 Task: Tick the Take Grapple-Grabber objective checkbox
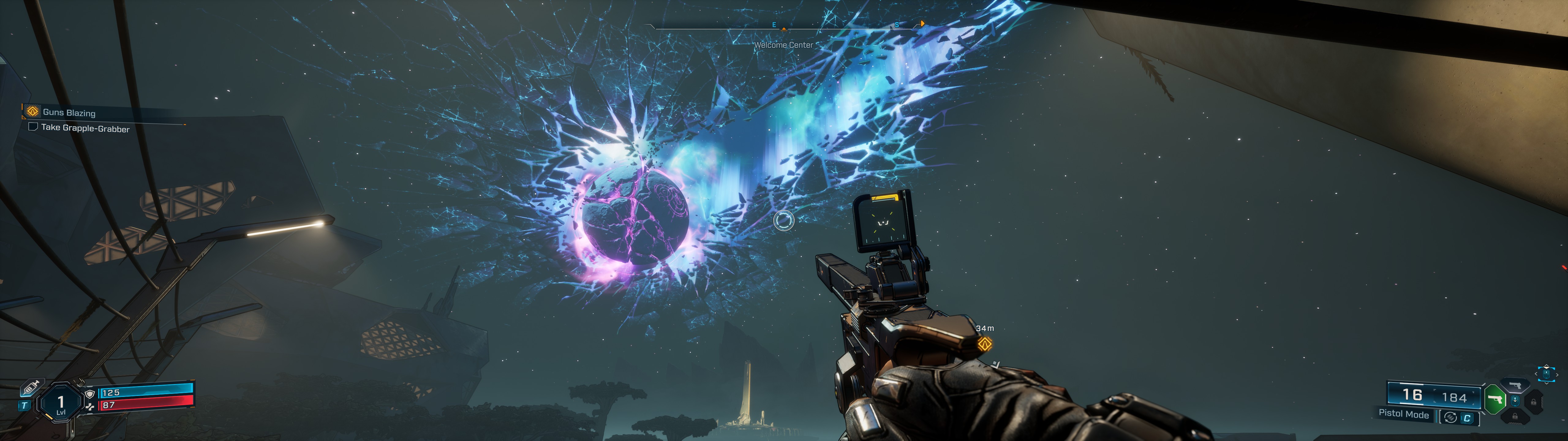[x=33, y=127]
